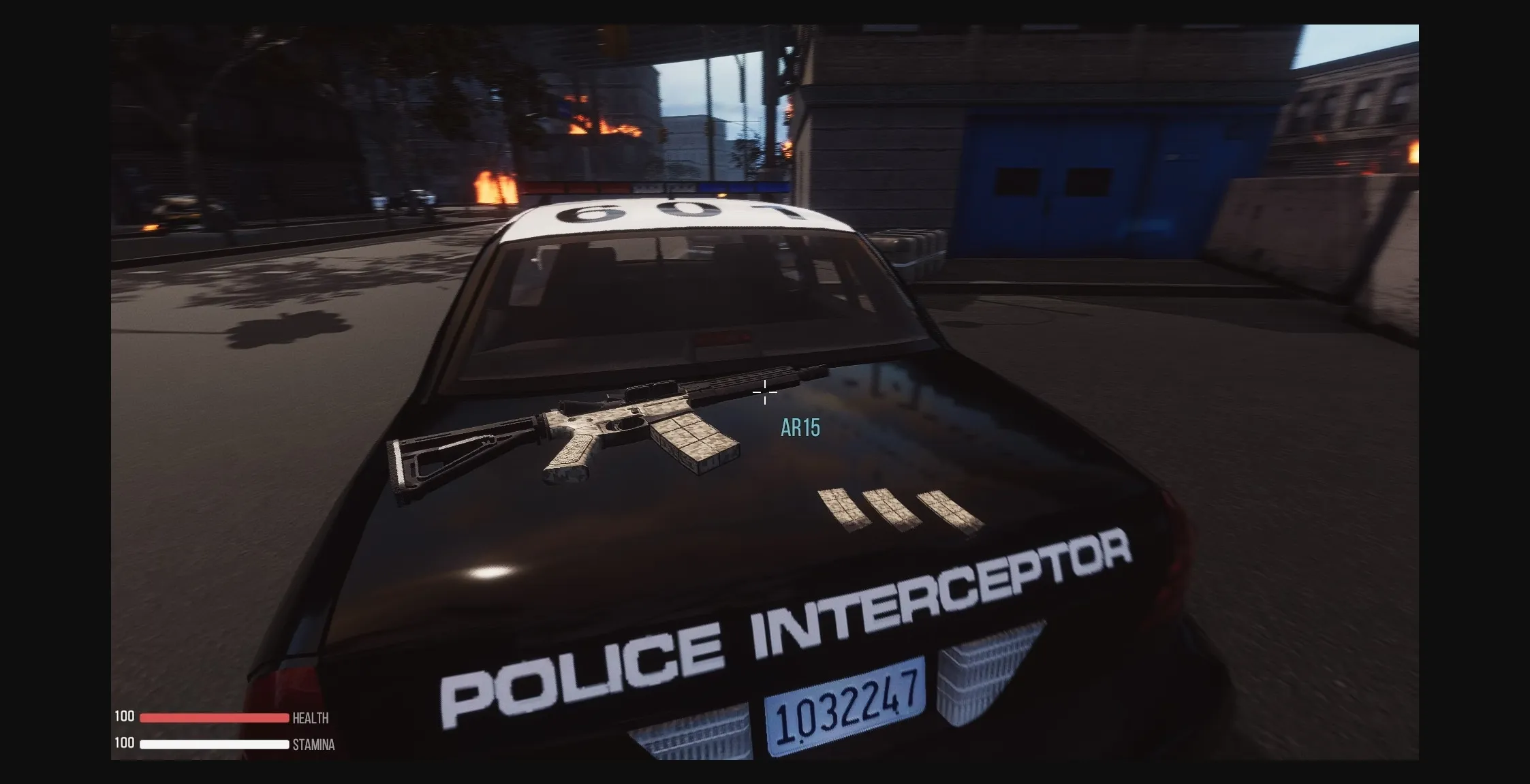Select the STAMINA value 100
This screenshot has width=1530, height=784.
pyautogui.click(x=125, y=744)
